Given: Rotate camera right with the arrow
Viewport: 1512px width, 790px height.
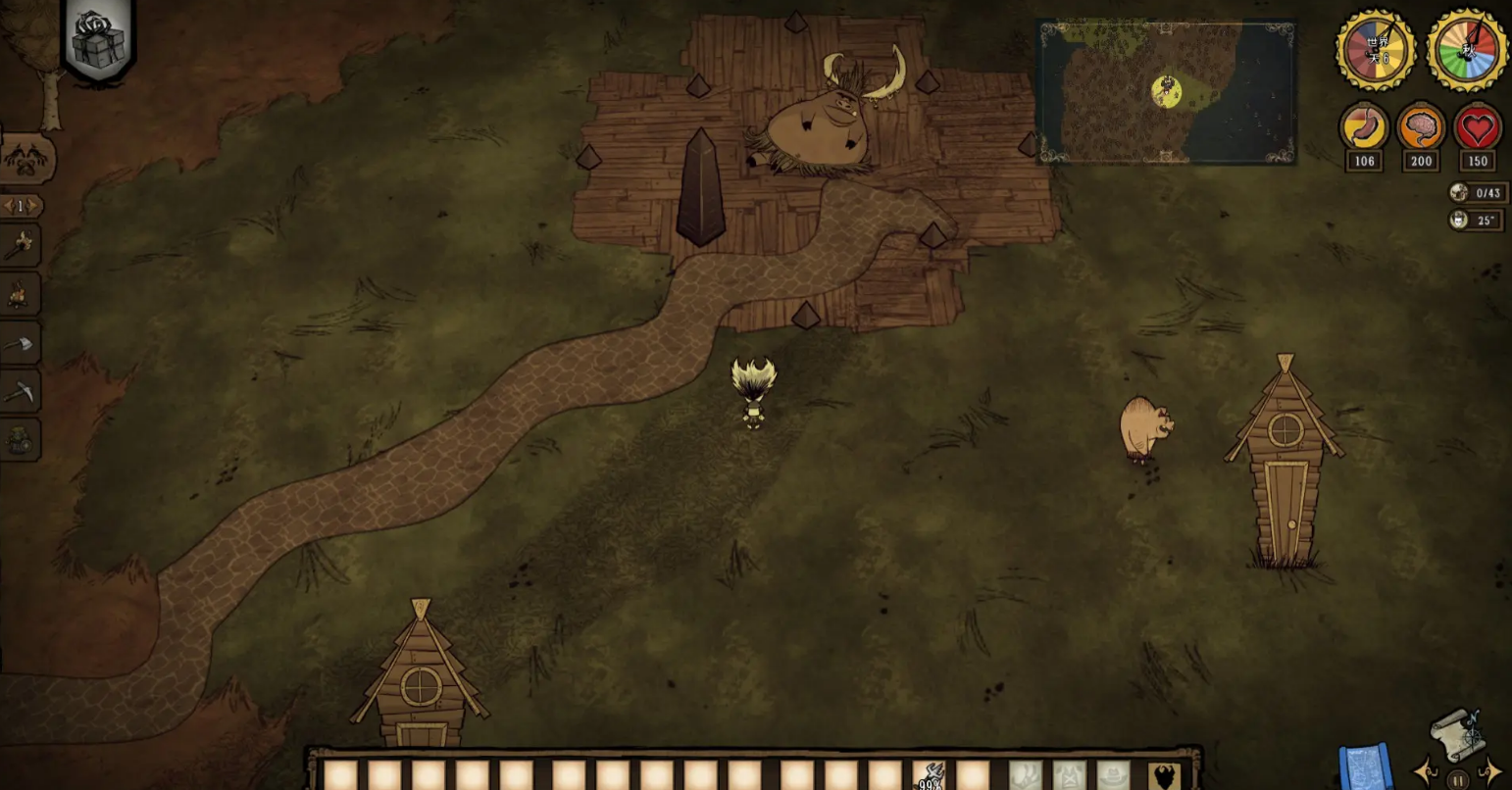Looking at the screenshot, I should coord(1491,770).
